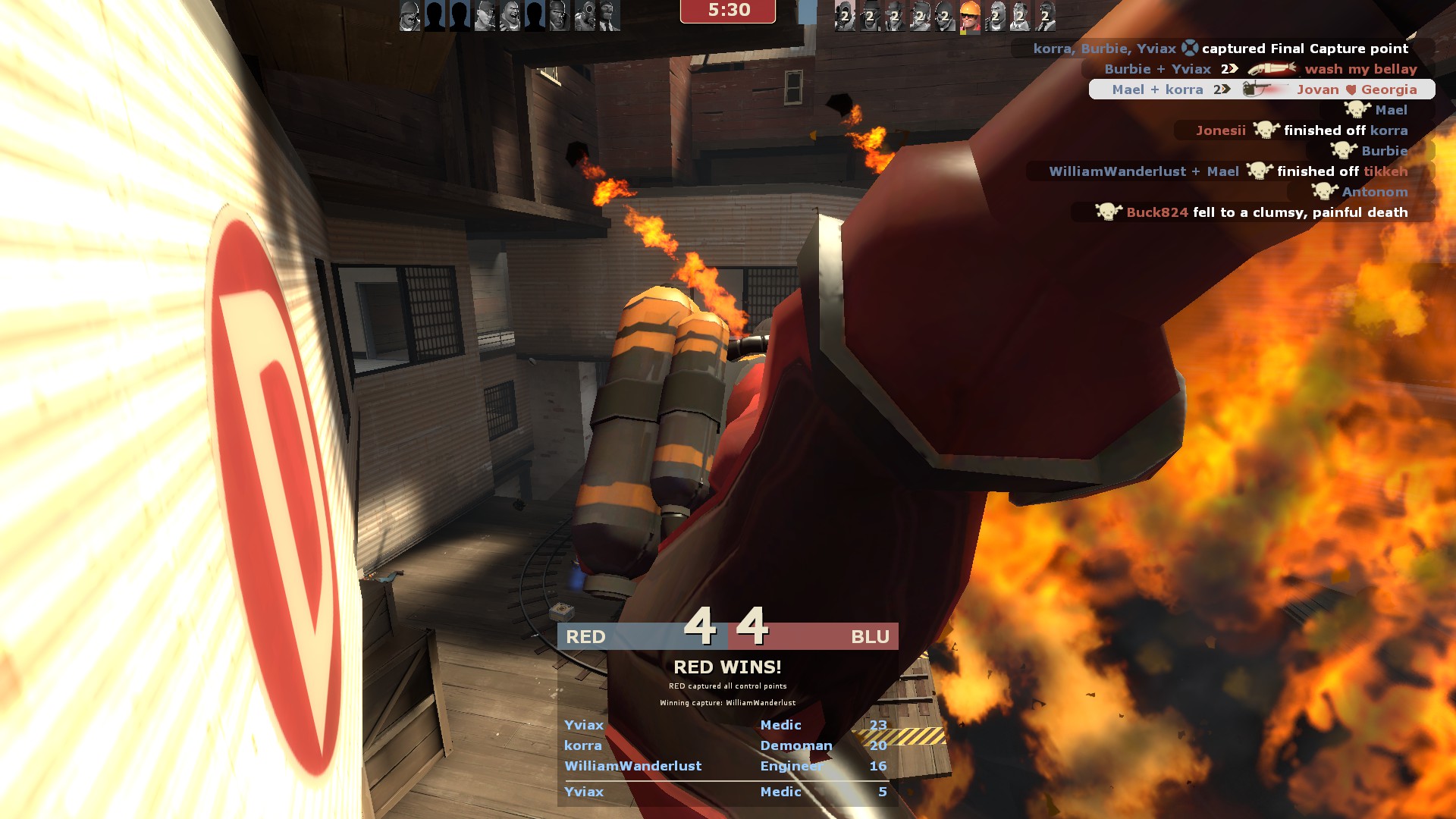1456x819 pixels.
Task: Click the RED team score banner
Action: click(642, 636)
